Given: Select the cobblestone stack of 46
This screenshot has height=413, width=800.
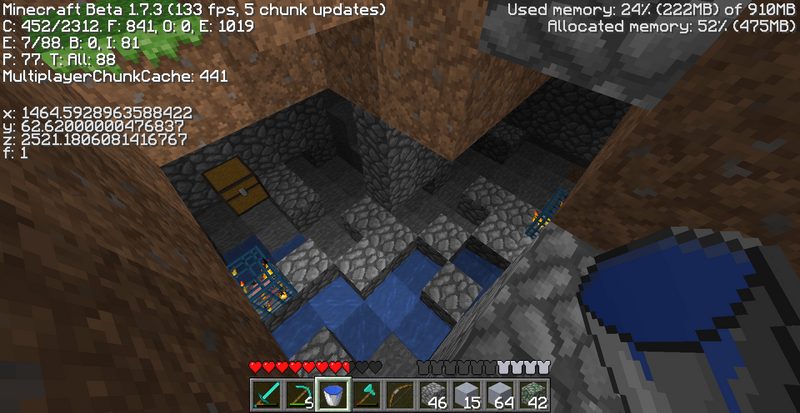Looking at the screenshot, I should point(433,393).
